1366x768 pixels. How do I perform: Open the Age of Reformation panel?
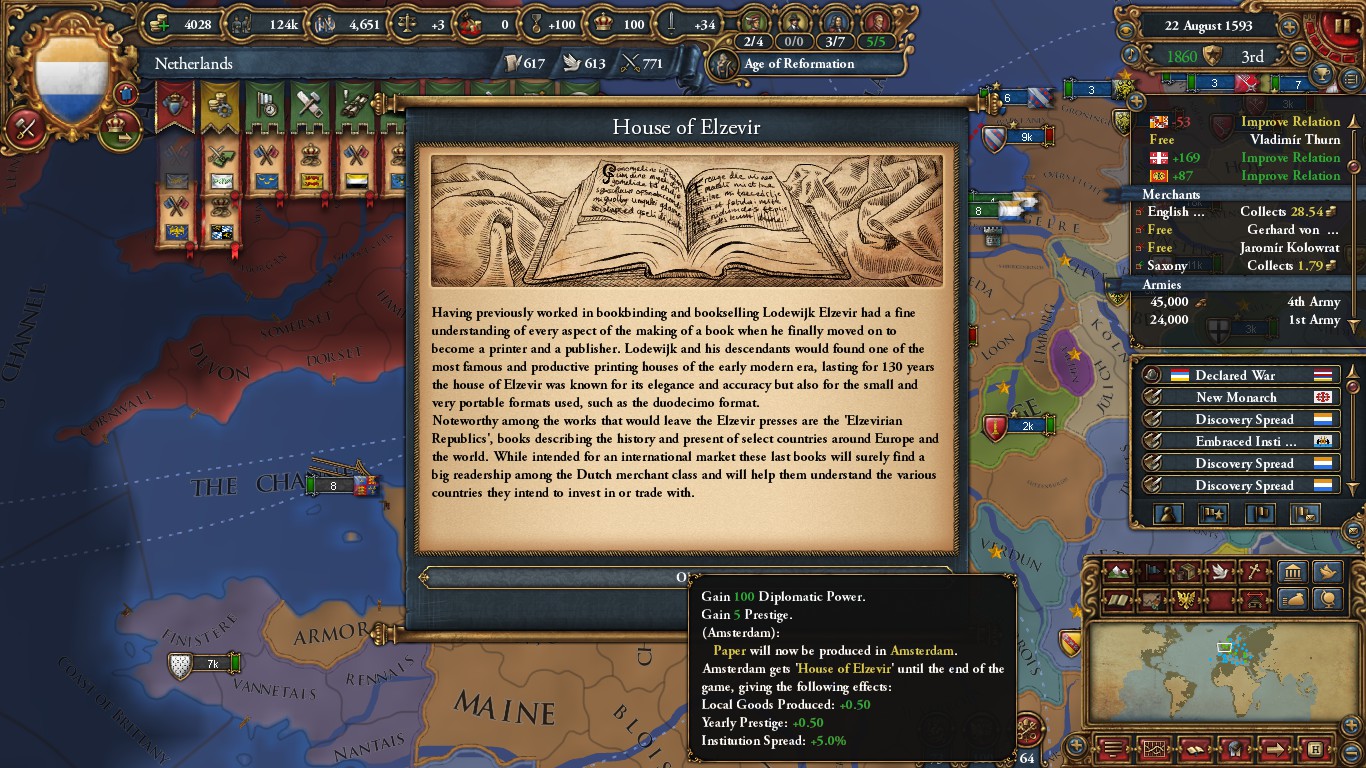[798, 64]
